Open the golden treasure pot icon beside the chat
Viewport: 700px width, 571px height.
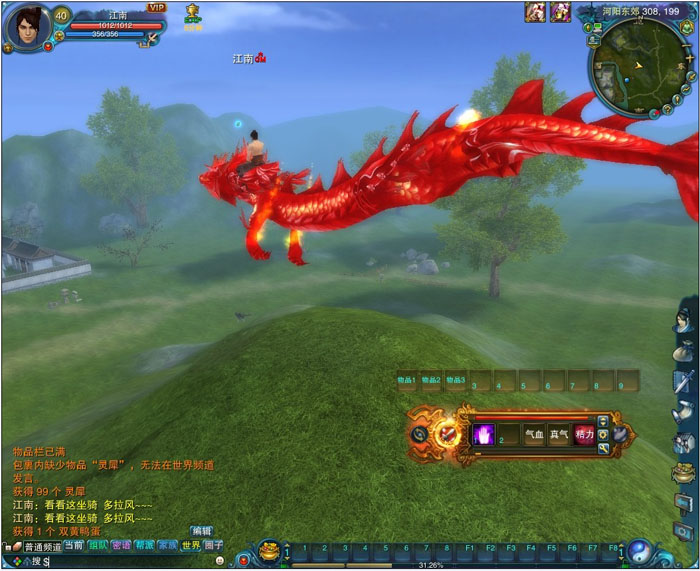click(268, 551)
